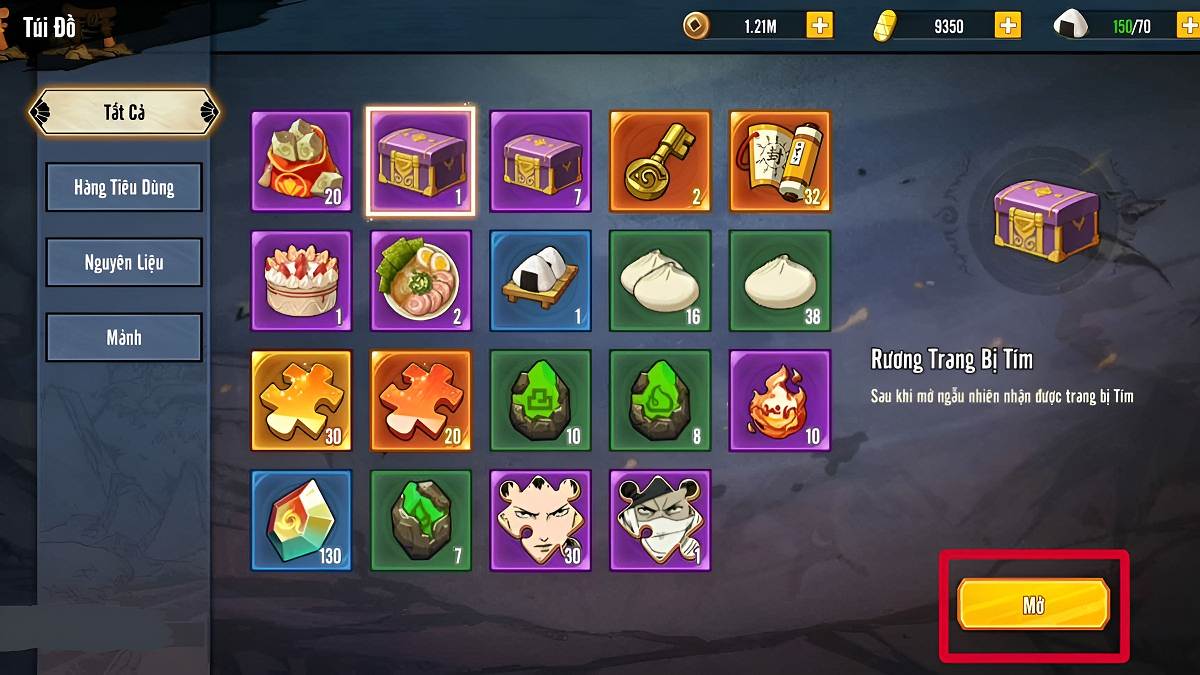Click the yellow Mở button
The height and width of the screenshot is (675, 1200).
coord(1033,604)
